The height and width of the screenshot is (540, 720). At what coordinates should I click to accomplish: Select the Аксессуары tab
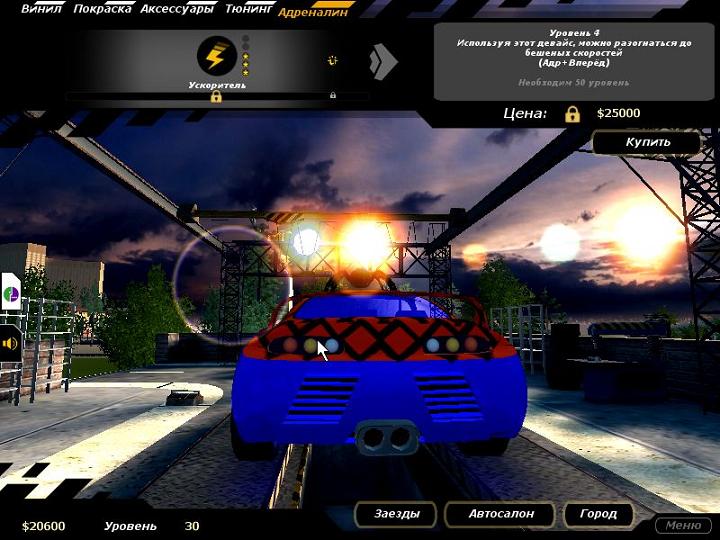coord(177,9)
